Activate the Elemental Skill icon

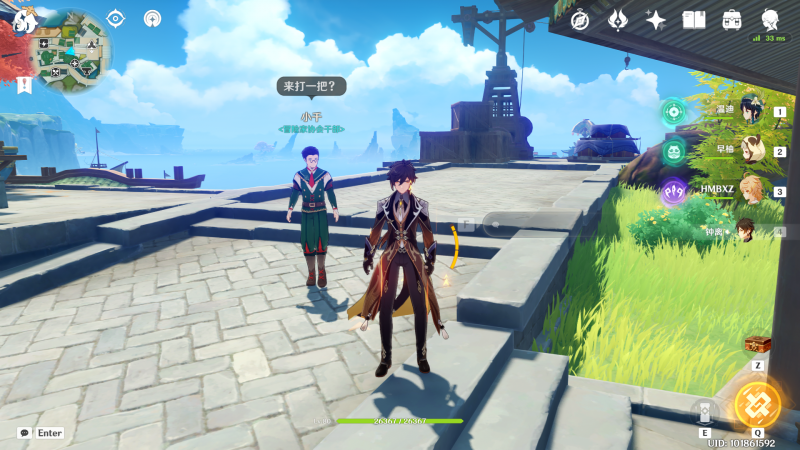705,411
